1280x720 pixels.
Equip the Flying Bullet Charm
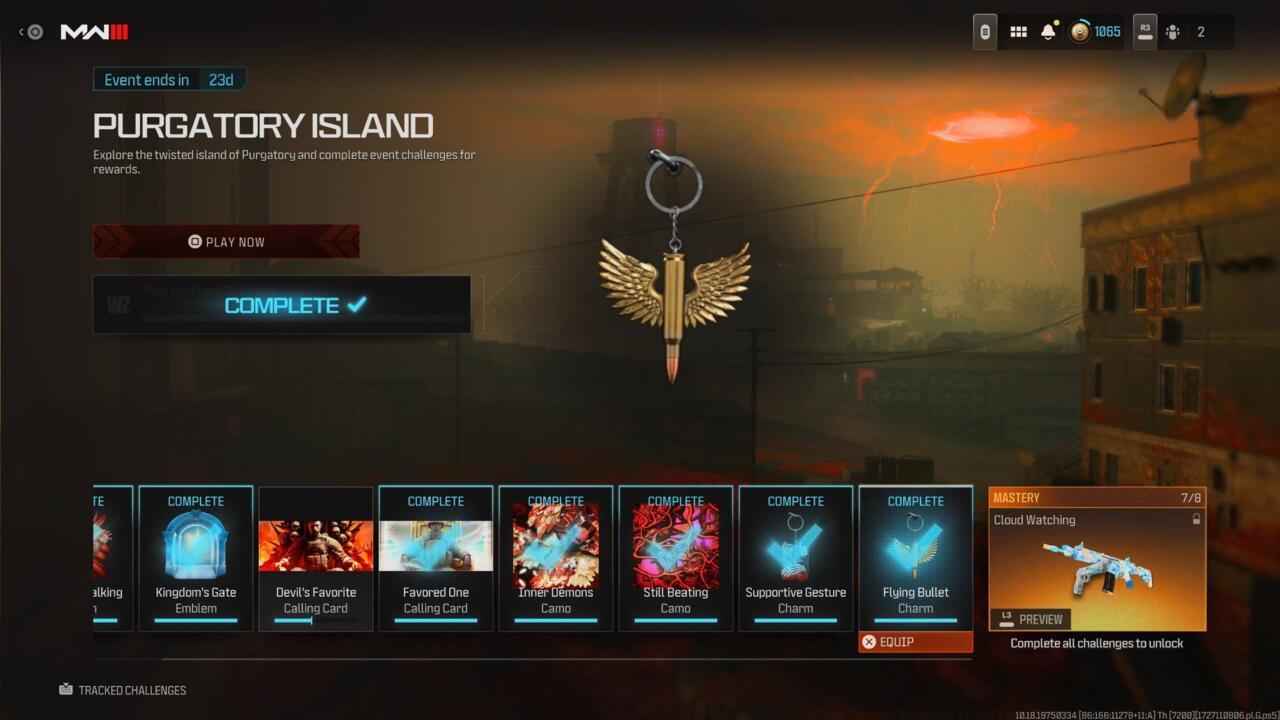click(915, 641)
